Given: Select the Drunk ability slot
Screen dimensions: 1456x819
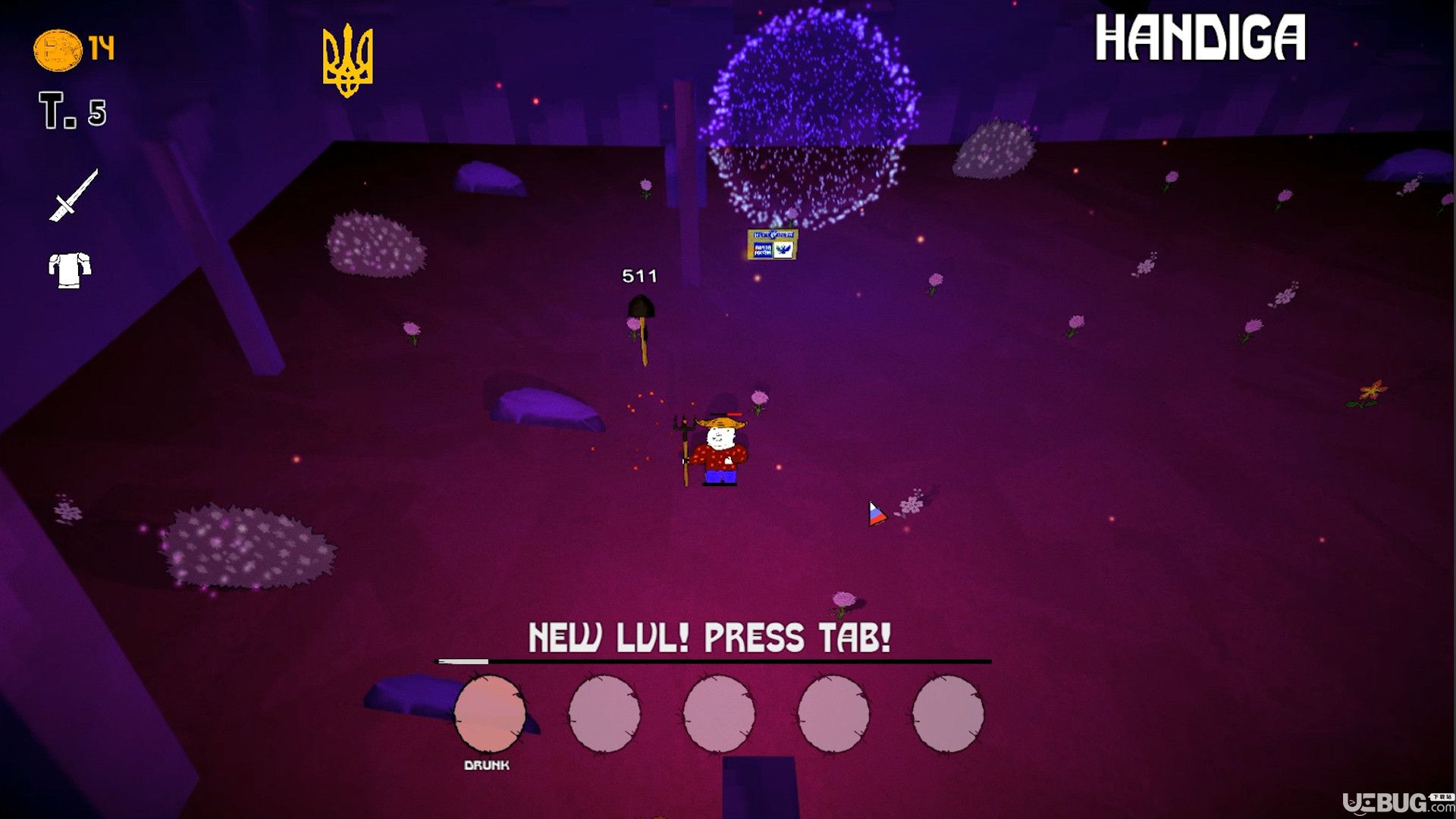Looking at the screenshot, I should click(x=490, y=713).
